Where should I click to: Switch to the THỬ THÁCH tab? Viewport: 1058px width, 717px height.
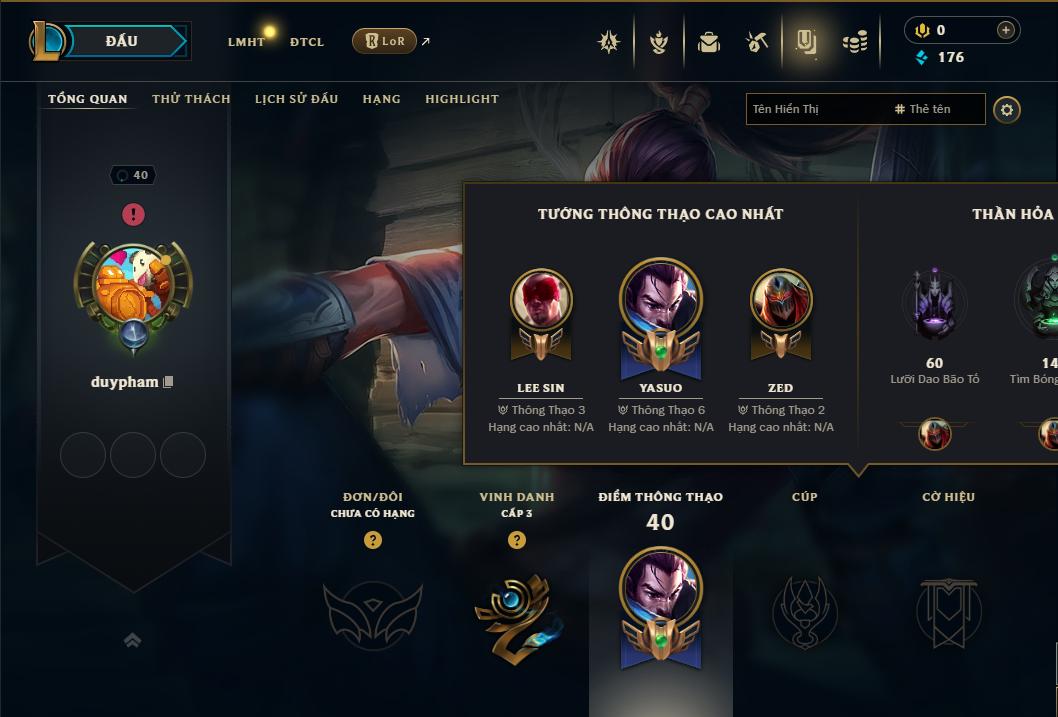[x=191, y=99]
